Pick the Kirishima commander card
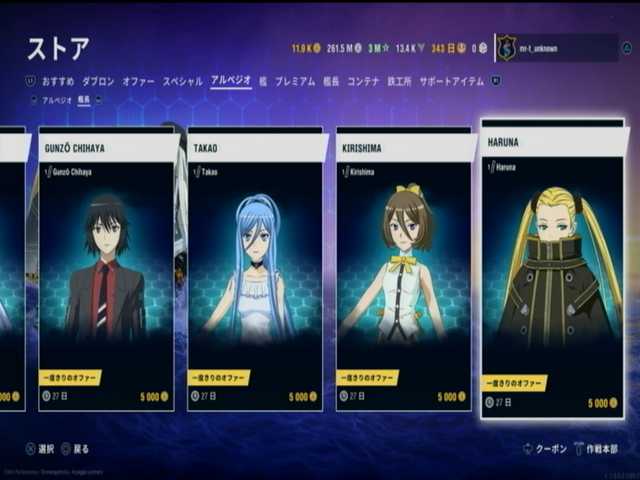This screenshot has height=480, width=640. pyautogui.click(x=403, y=268)
